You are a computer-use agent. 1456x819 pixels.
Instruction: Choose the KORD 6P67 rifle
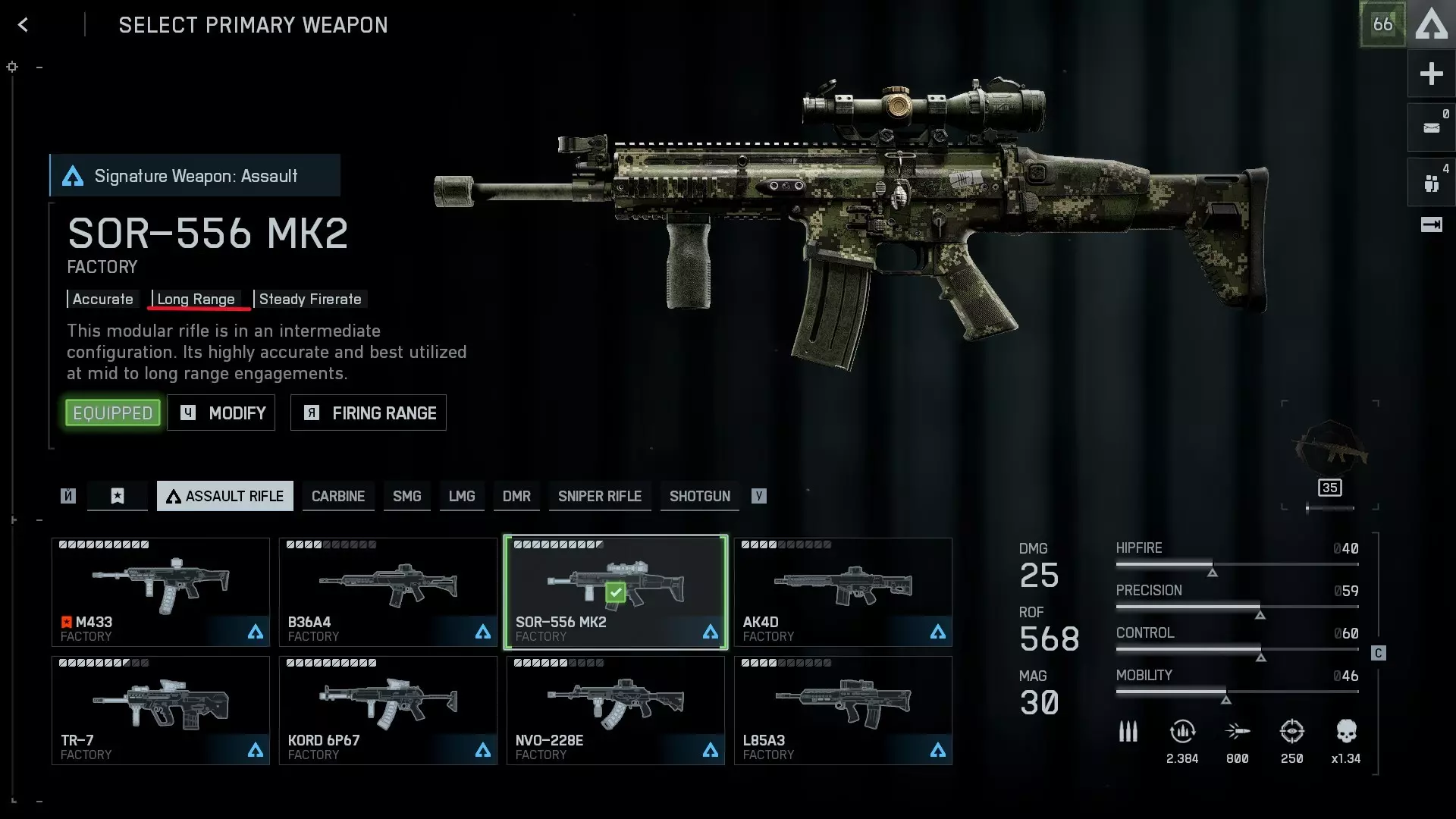tap(388, 711)
